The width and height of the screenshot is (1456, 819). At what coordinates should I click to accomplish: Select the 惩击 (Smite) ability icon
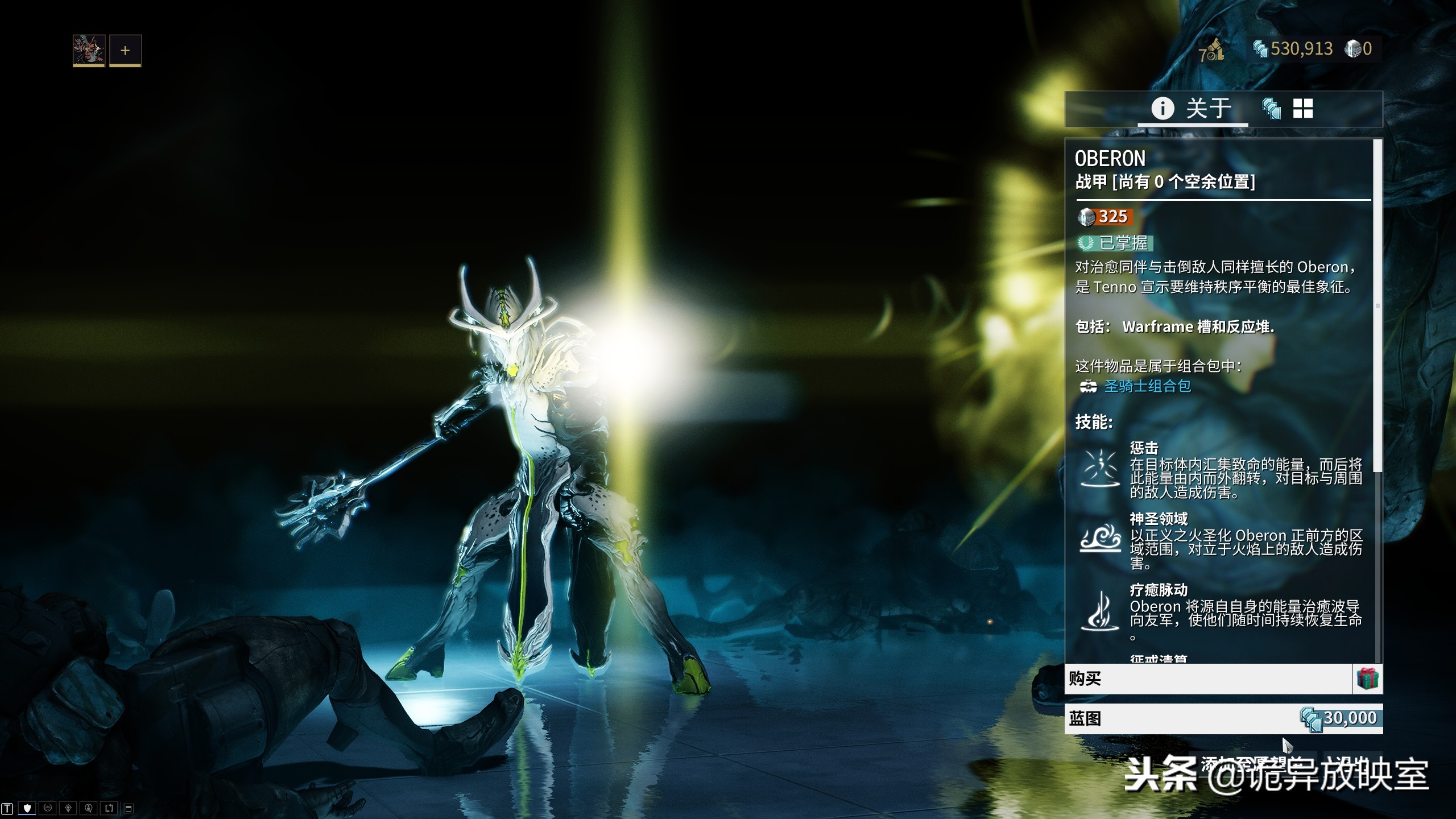(x=1101, y=469)
